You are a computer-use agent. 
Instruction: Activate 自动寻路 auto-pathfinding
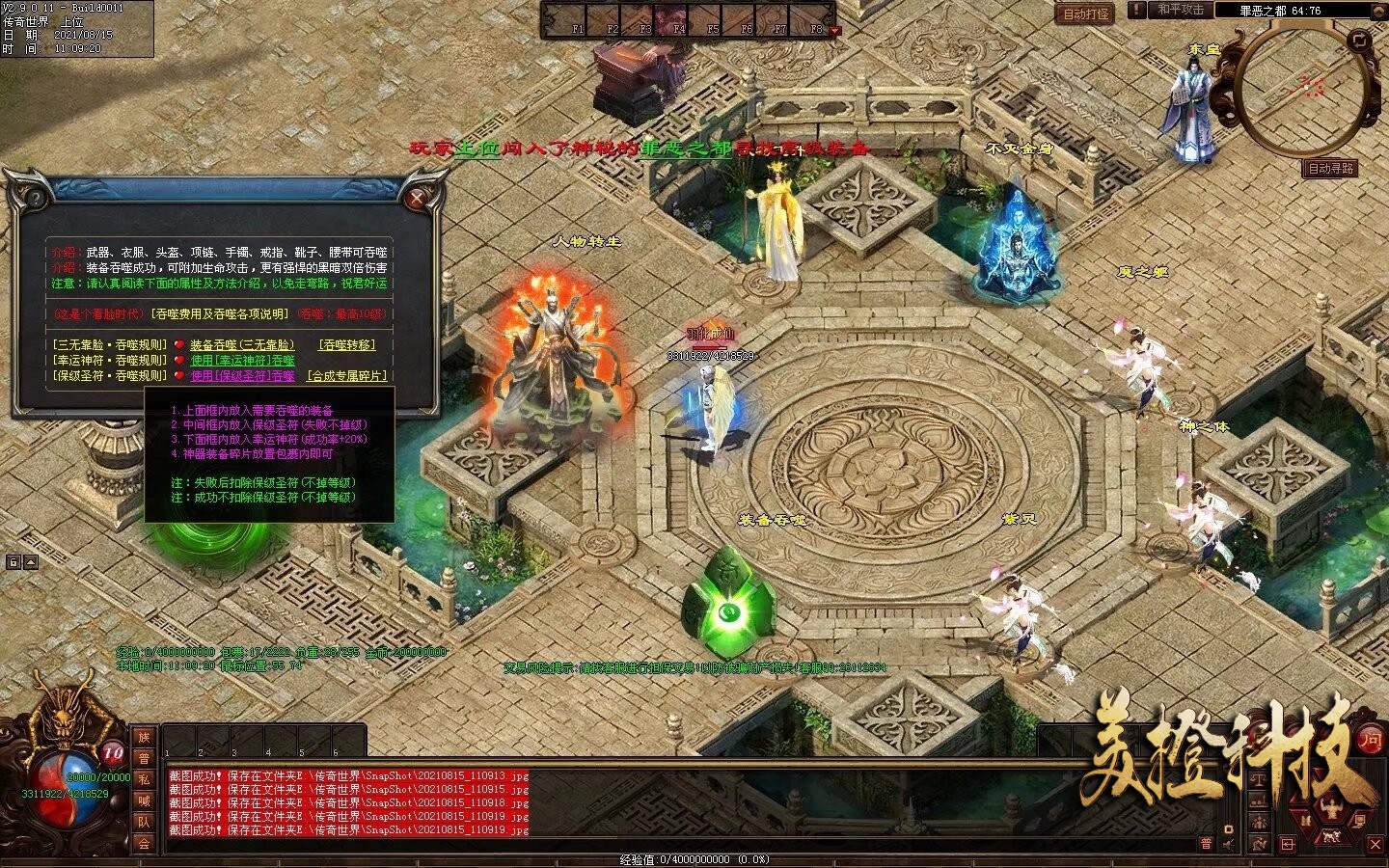[x=1330, y=168]
